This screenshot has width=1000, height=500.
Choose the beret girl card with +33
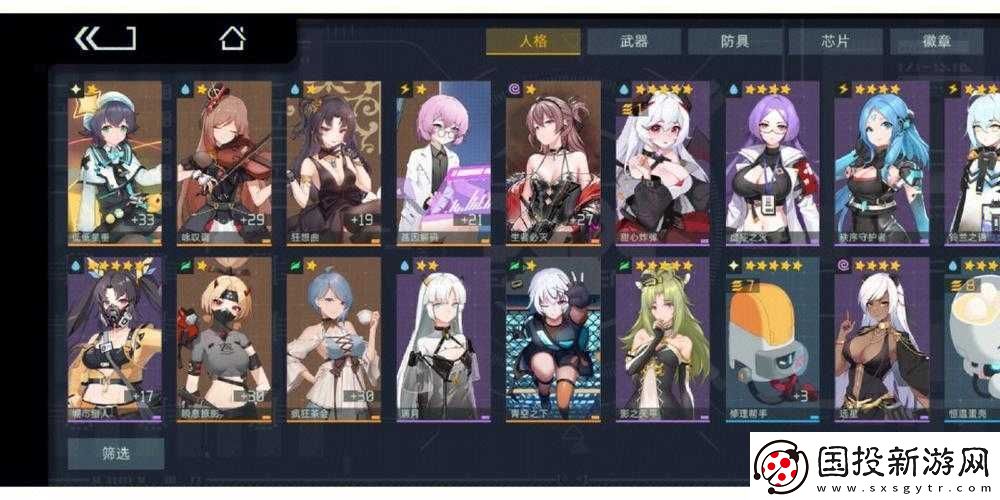114,164
